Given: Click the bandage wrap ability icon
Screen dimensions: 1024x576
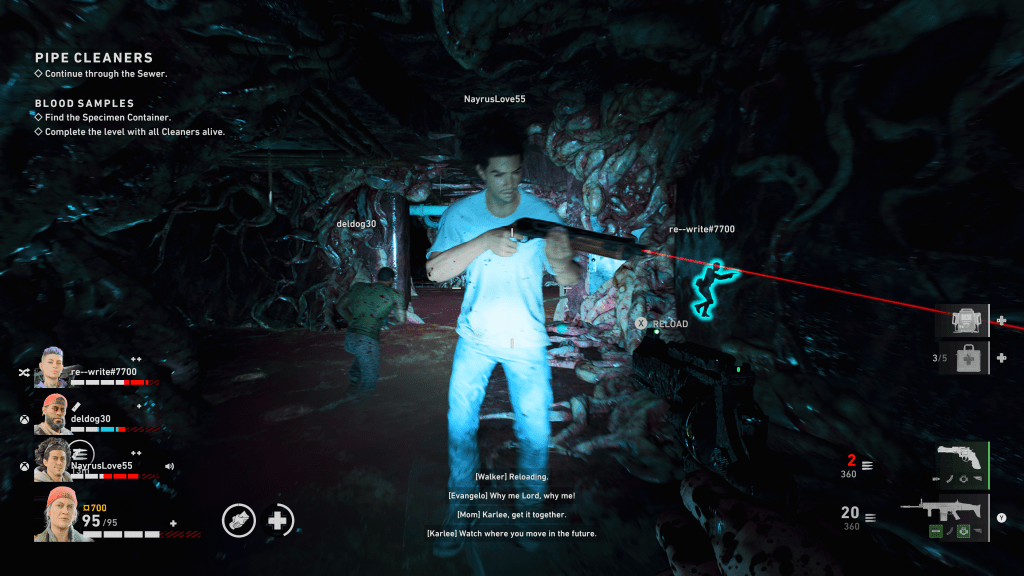Looking at the screenshot, I should coord(239,520).
